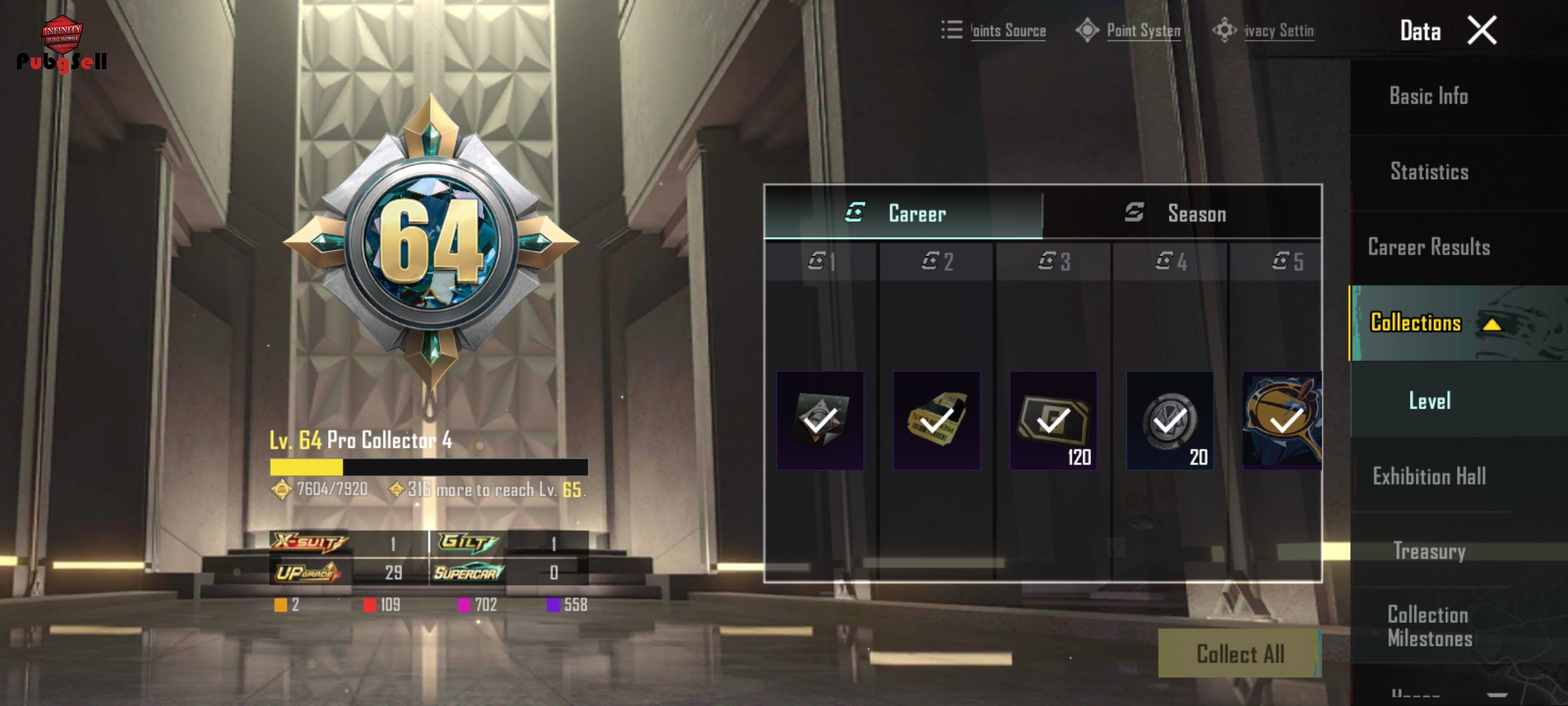Open the Statistics section

[x=1429, y=172]
